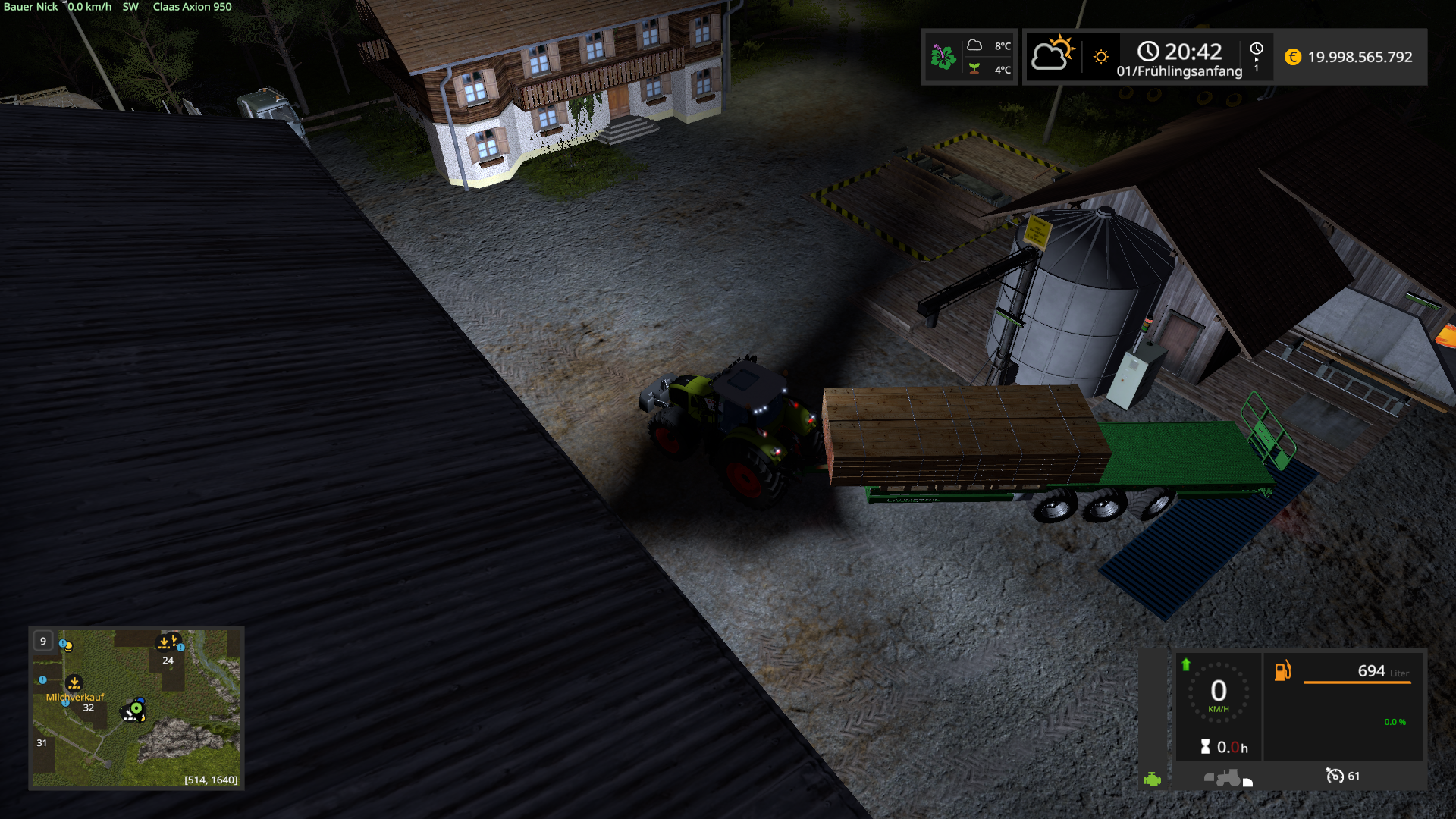Select the tractor implement selection icon
1456x819 pixels.
pyautogui.click(x=1227, y=778)
